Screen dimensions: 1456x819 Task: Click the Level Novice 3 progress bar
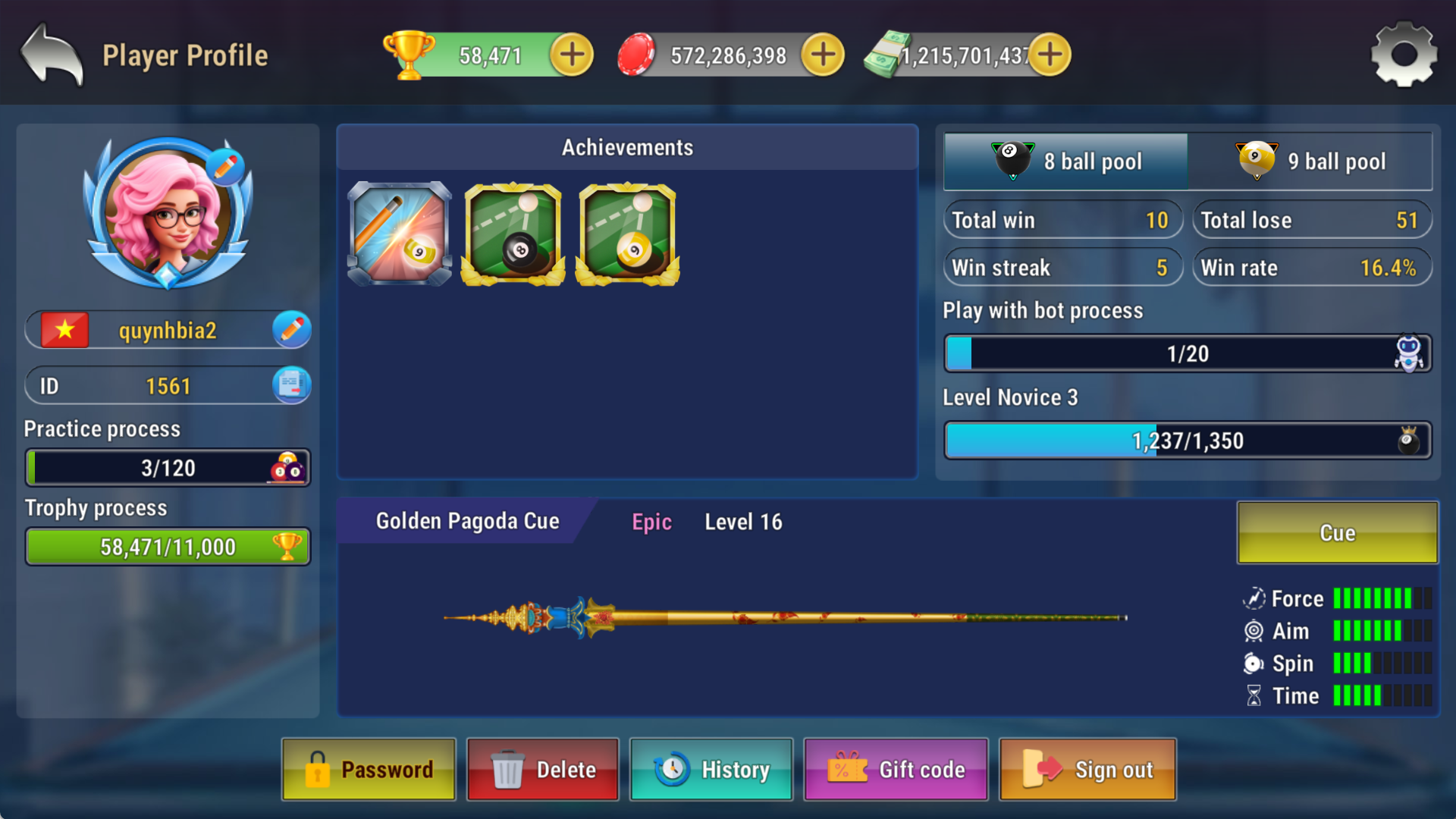(1186, 440)
